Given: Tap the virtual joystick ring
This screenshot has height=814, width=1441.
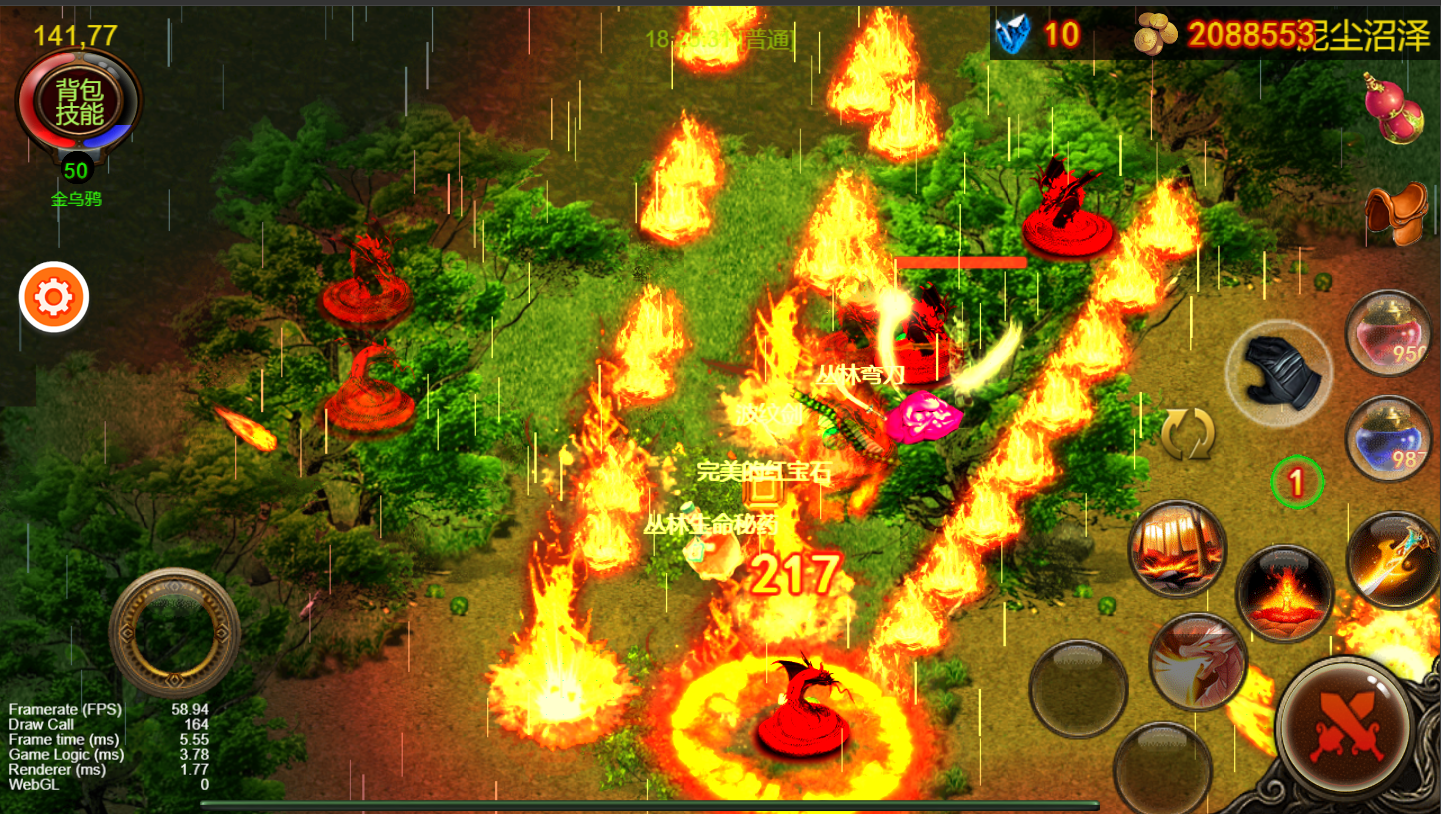Looking at the screenshot, I should tap(175, 632).
